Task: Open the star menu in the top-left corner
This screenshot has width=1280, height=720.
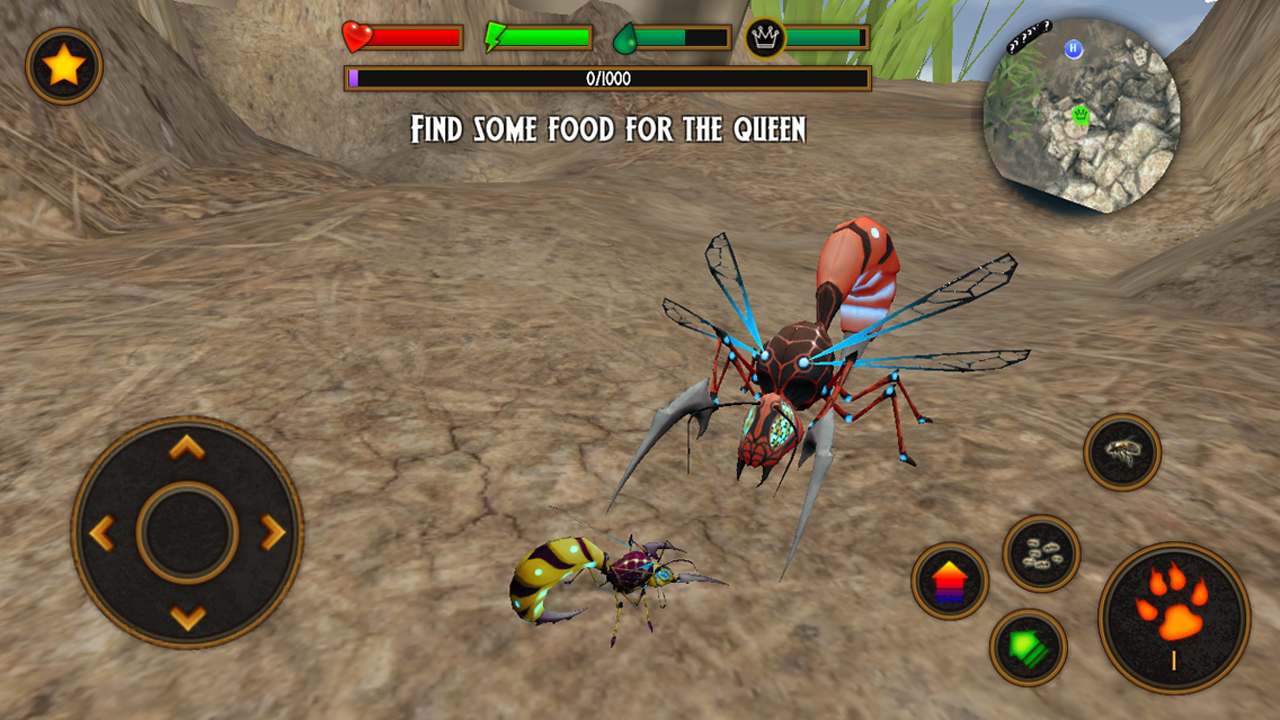Action: [63, 66]
